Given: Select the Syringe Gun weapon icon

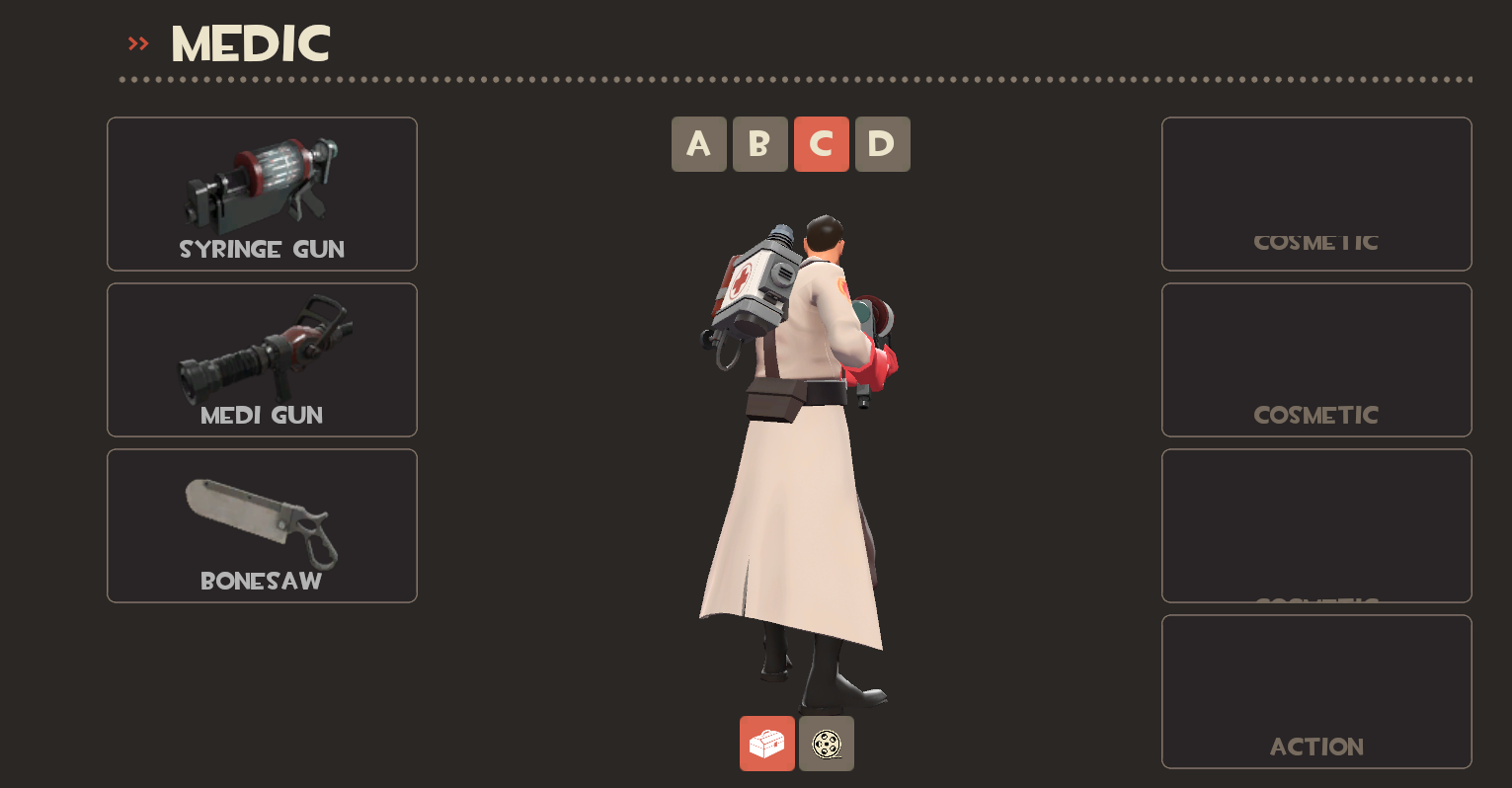Looking at the screenshot, I should pyautogui.click(x=261, y=178).
